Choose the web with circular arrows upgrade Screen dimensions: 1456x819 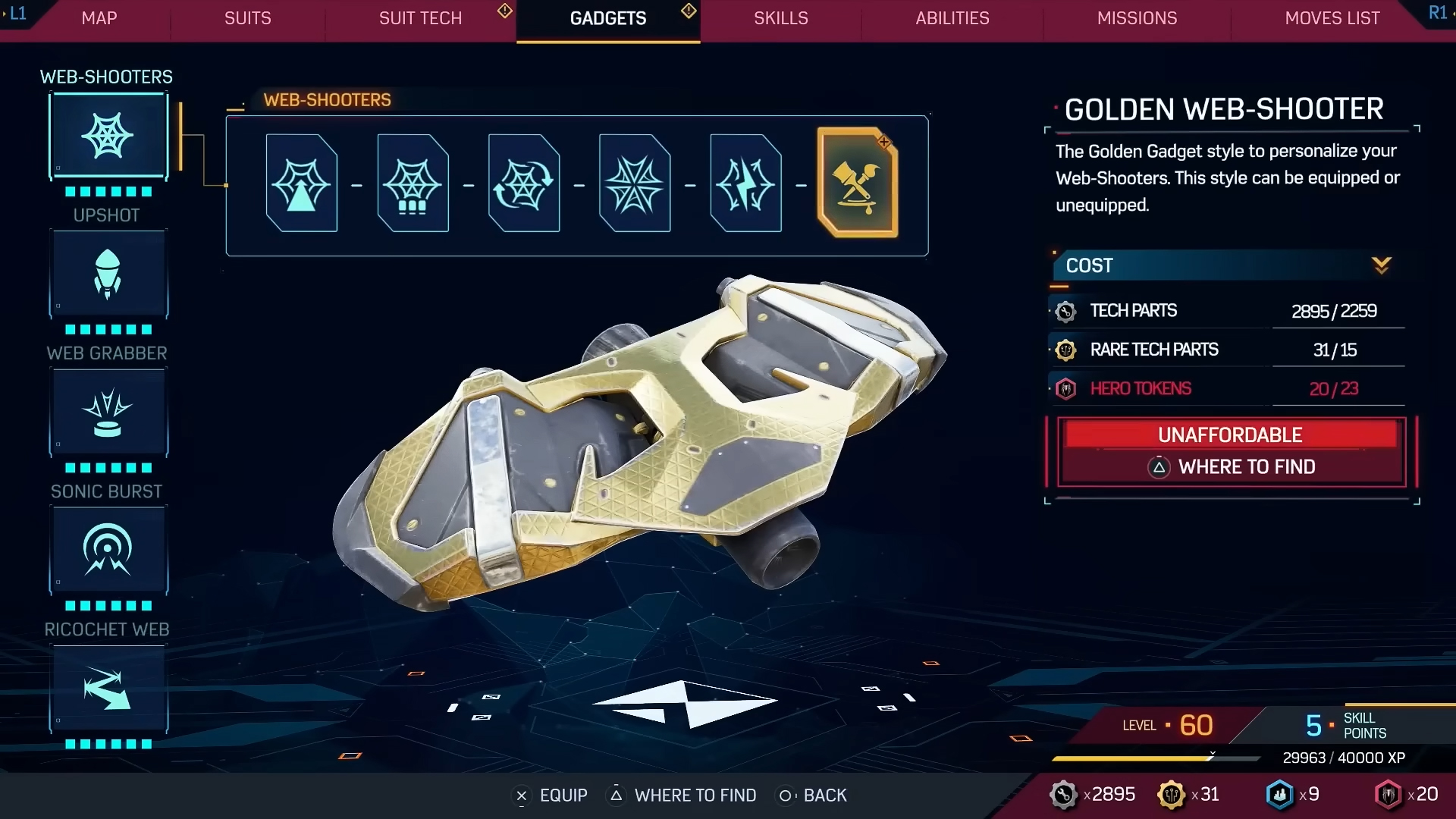pyautogui.click(x=524, y=184)
